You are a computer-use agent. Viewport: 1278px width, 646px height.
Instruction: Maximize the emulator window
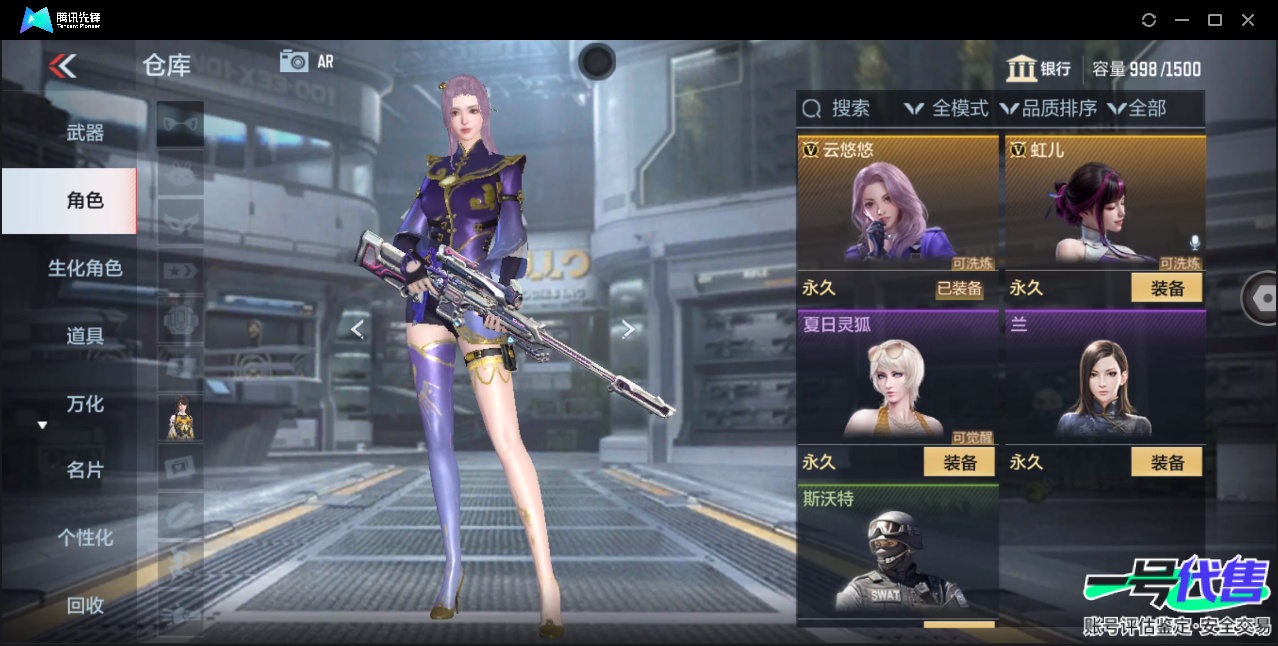1215,20
